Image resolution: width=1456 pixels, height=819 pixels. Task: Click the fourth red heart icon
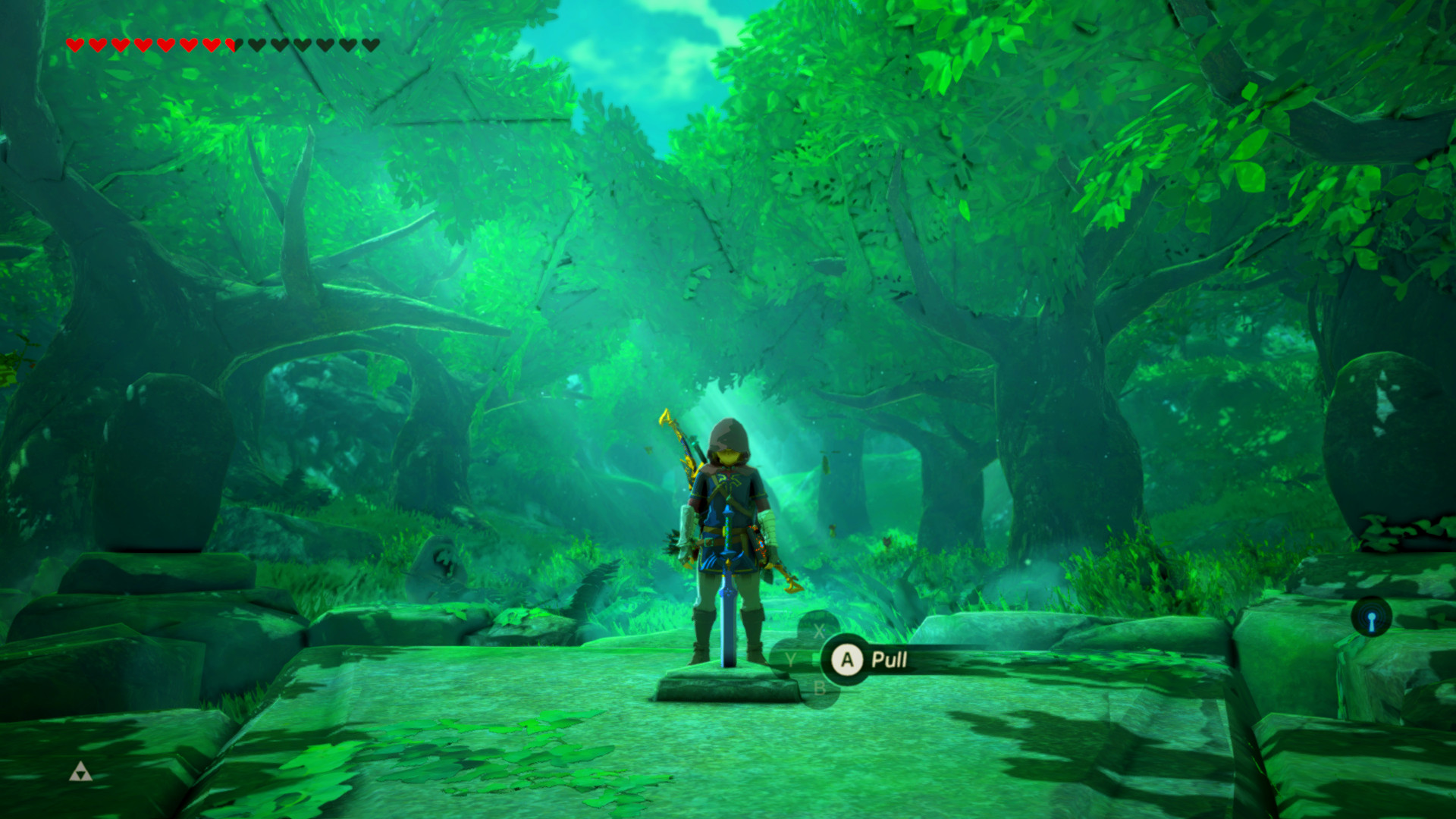(144, 45)
